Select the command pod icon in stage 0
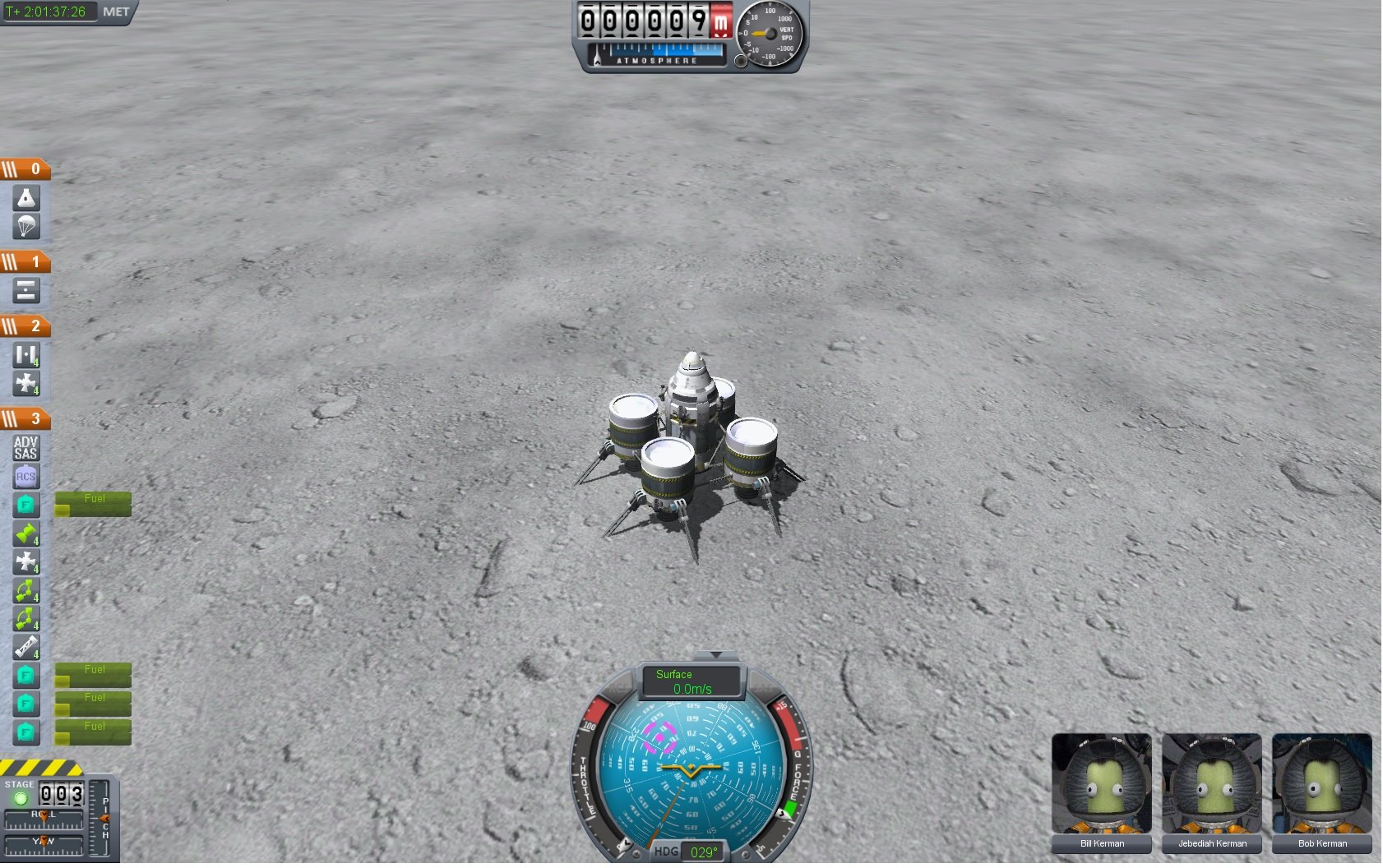 coord(26,198)
